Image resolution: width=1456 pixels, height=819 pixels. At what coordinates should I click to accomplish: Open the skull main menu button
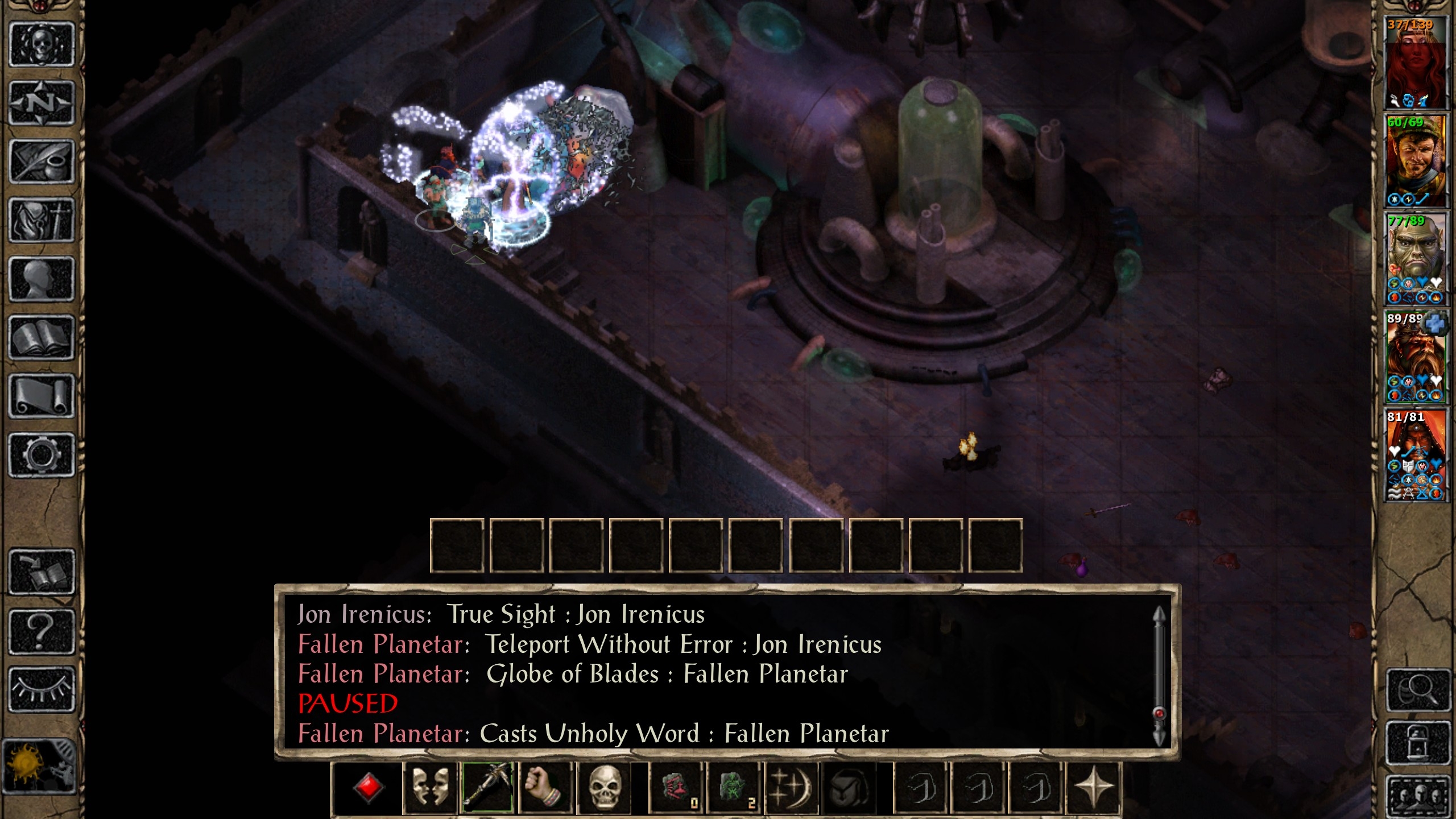tap(42, 44)
